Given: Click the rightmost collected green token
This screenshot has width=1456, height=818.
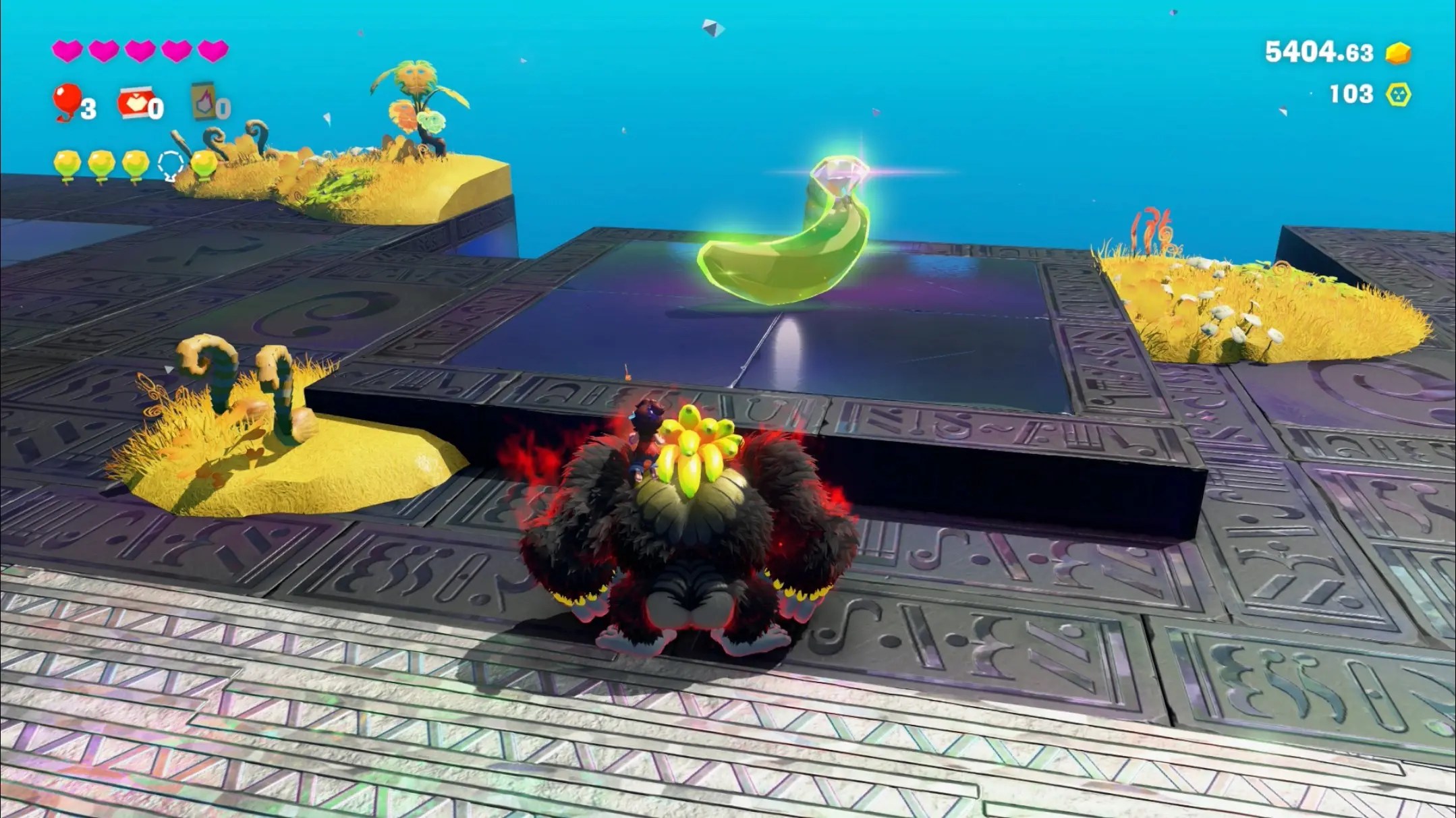Looking at the screenshot, I should (x=206, y=162).
